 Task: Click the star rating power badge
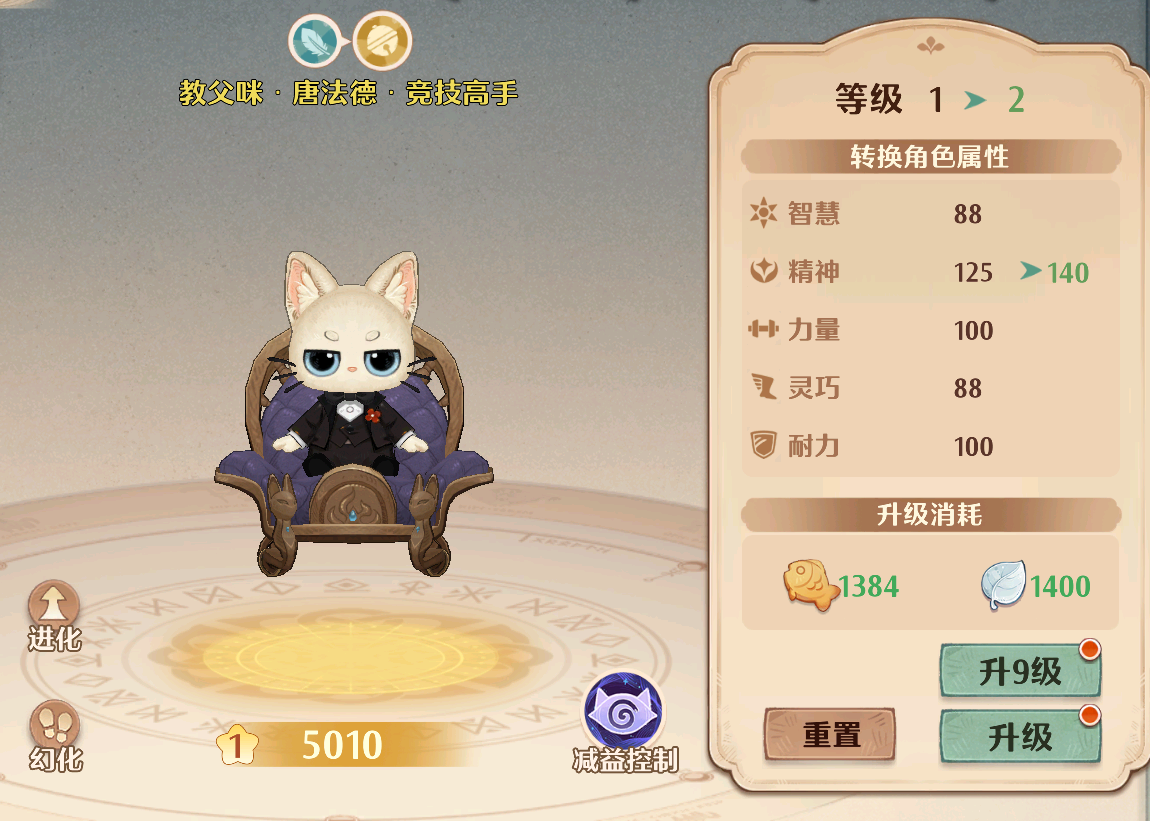[x=237, y=745]
